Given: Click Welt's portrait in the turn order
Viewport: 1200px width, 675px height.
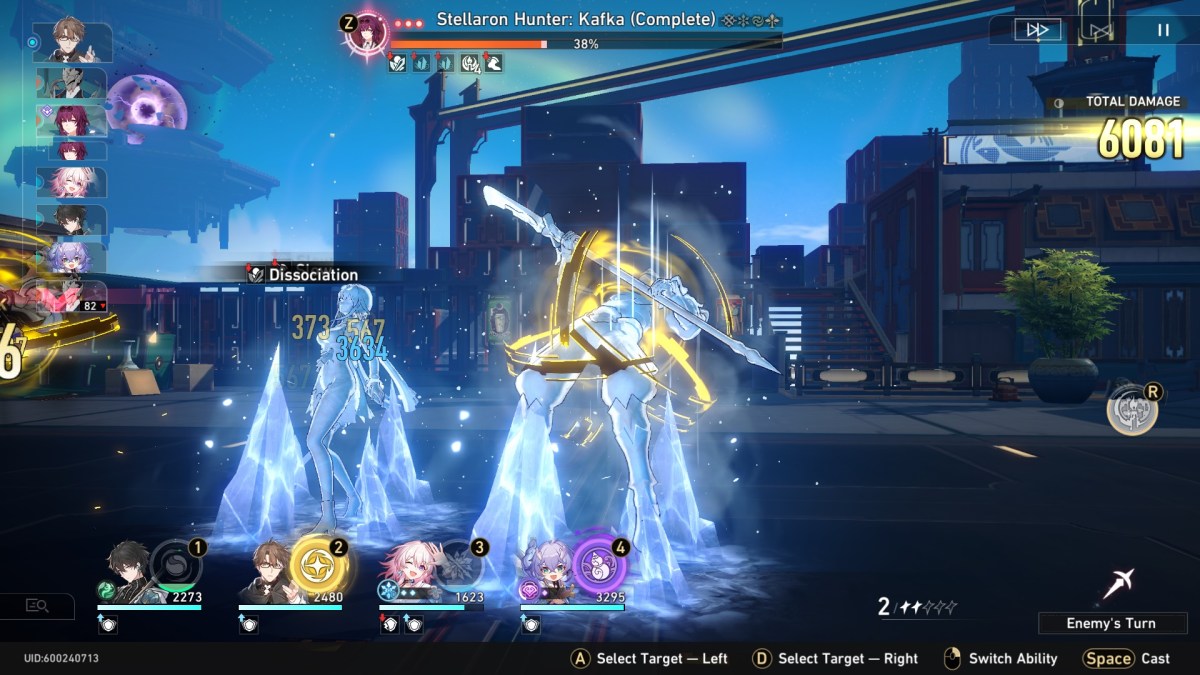Looking at the screenshot, I should coord(72,41).
